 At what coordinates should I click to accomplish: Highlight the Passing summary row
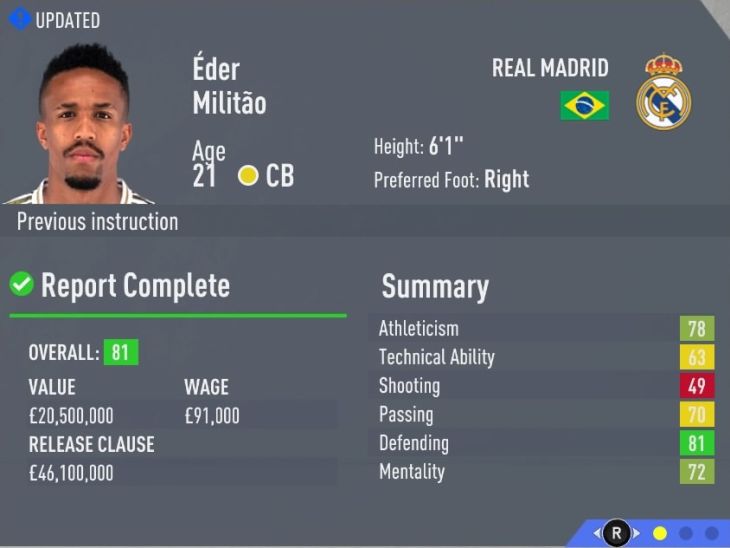545,414
